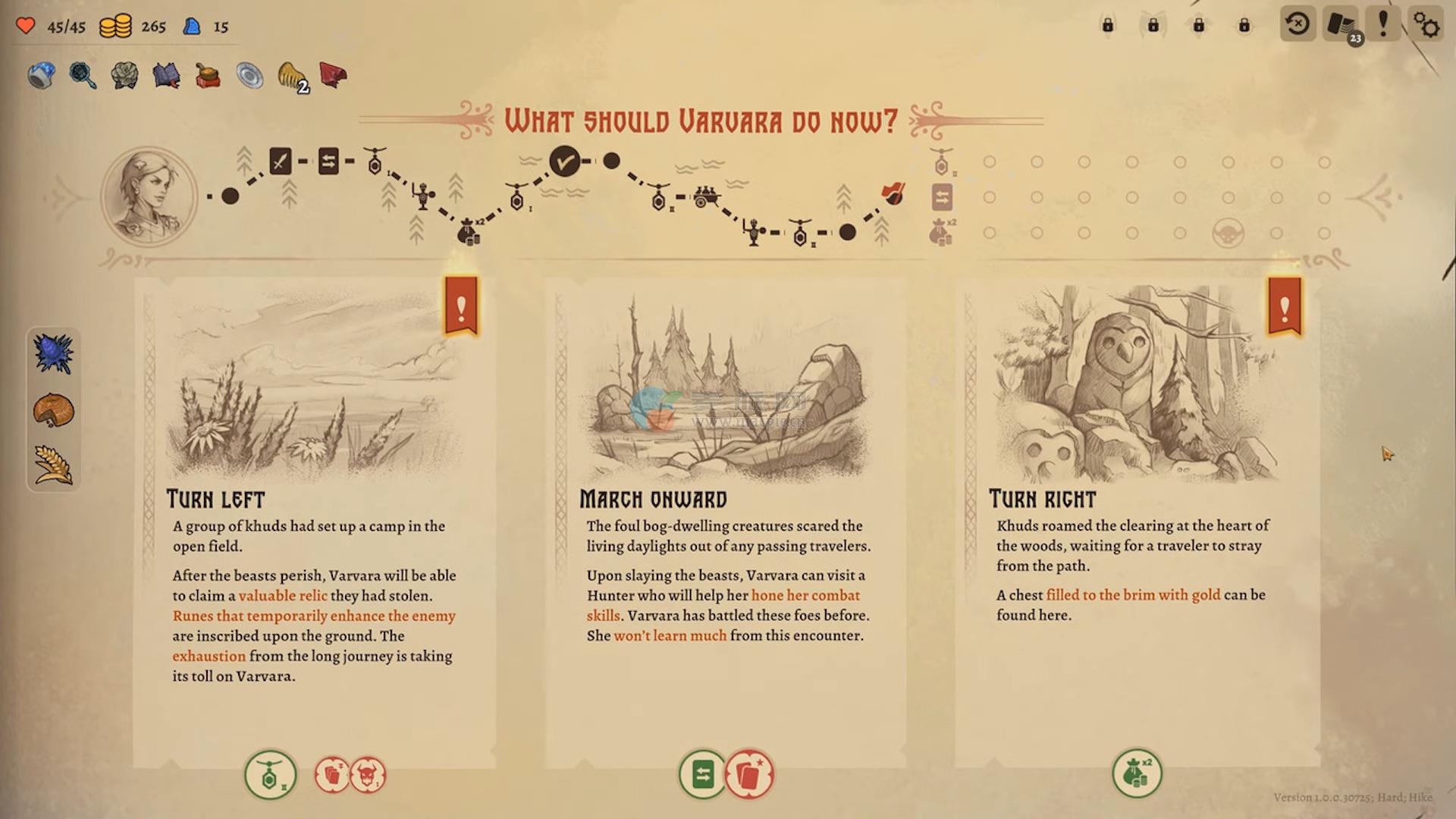The width and height of the screenshot is (1456, 819).
Task: Click the green relic reward icon
Action: (270, 775)
